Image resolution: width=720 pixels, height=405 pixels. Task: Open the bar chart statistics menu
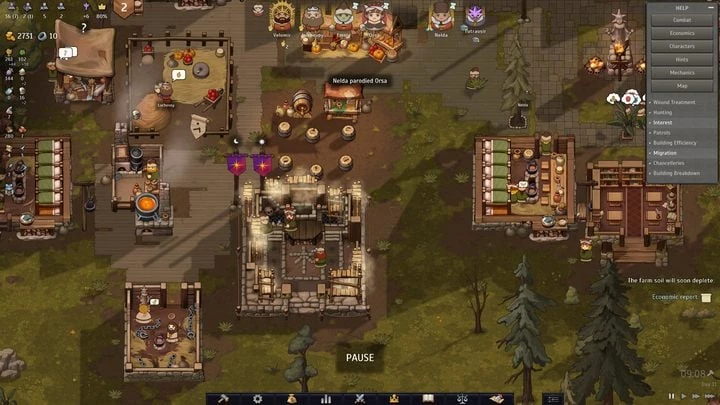click(x=326, y=398)
